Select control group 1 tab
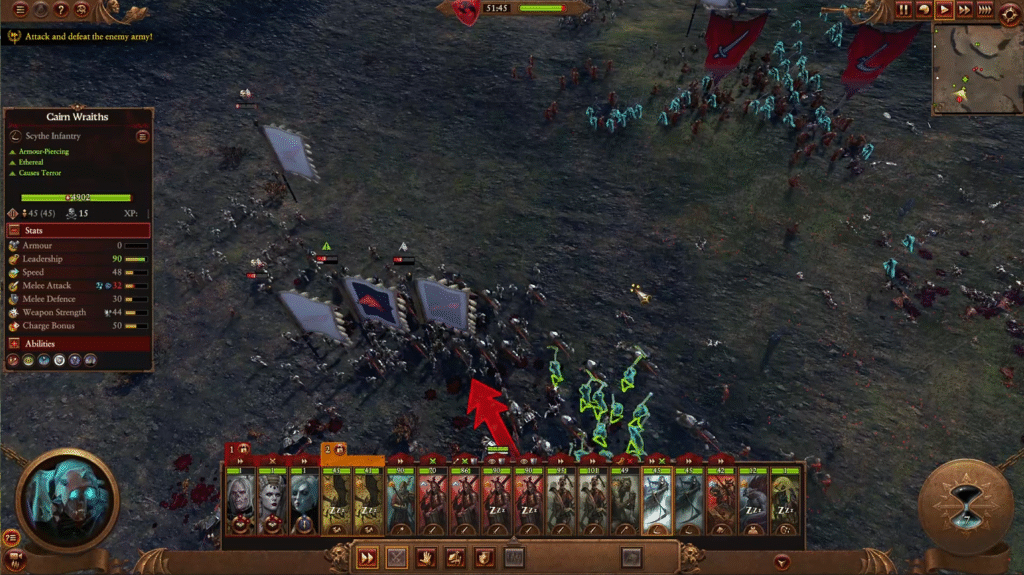 pyautogui.click(x=238, y=450)
